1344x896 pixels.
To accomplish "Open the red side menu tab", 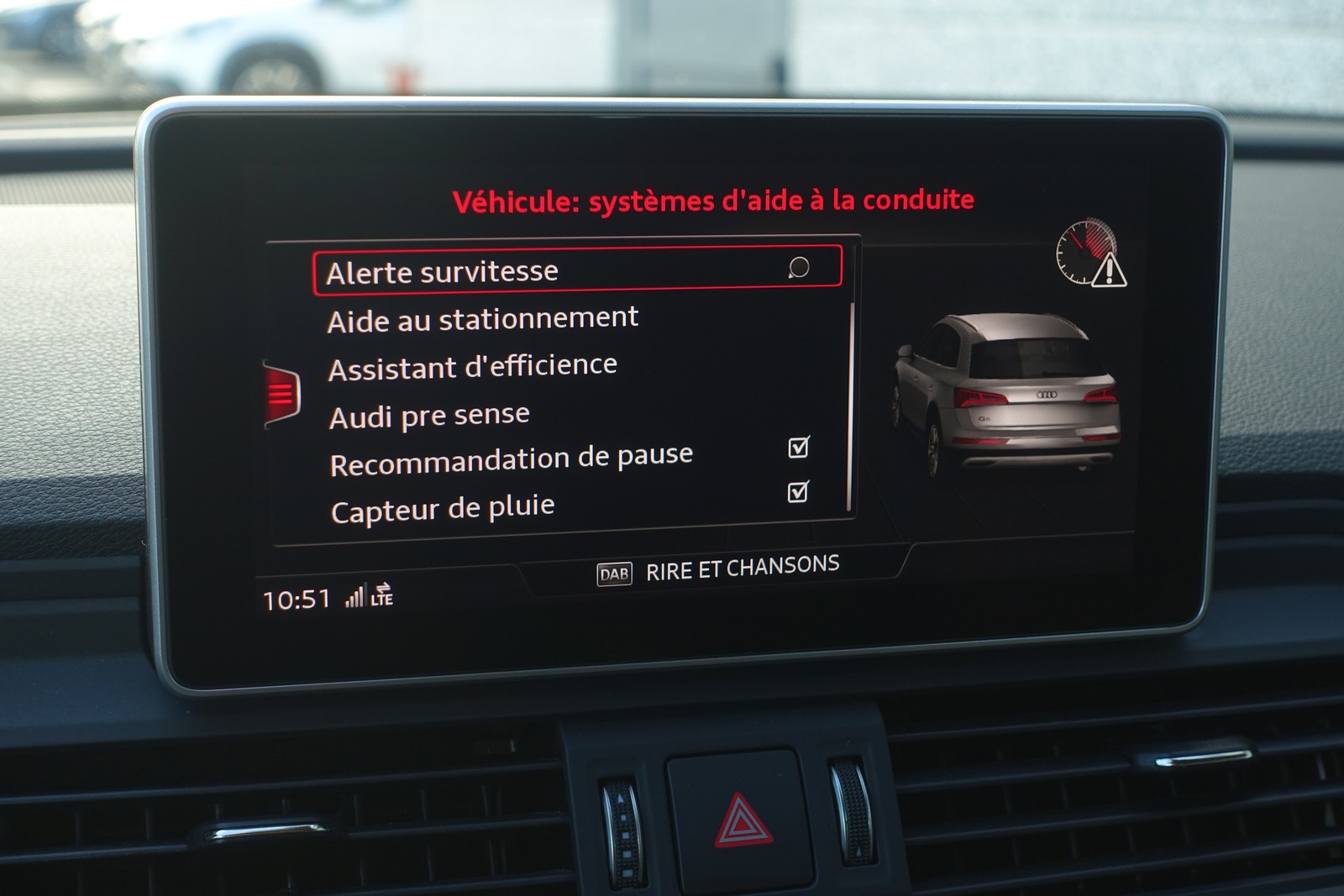I will point(281,393).
